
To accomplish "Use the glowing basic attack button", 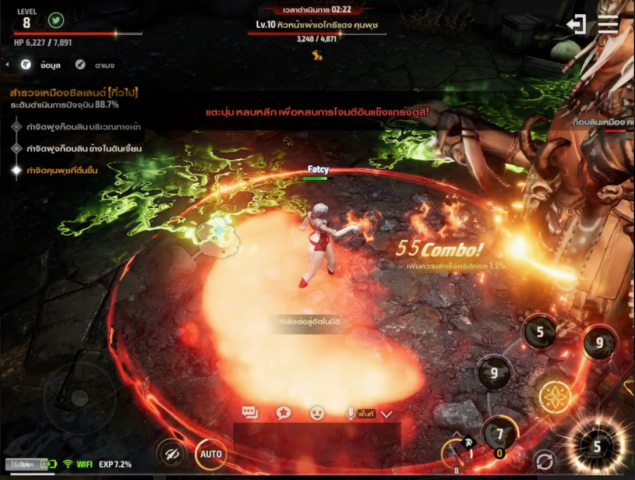I will (596, 445).
